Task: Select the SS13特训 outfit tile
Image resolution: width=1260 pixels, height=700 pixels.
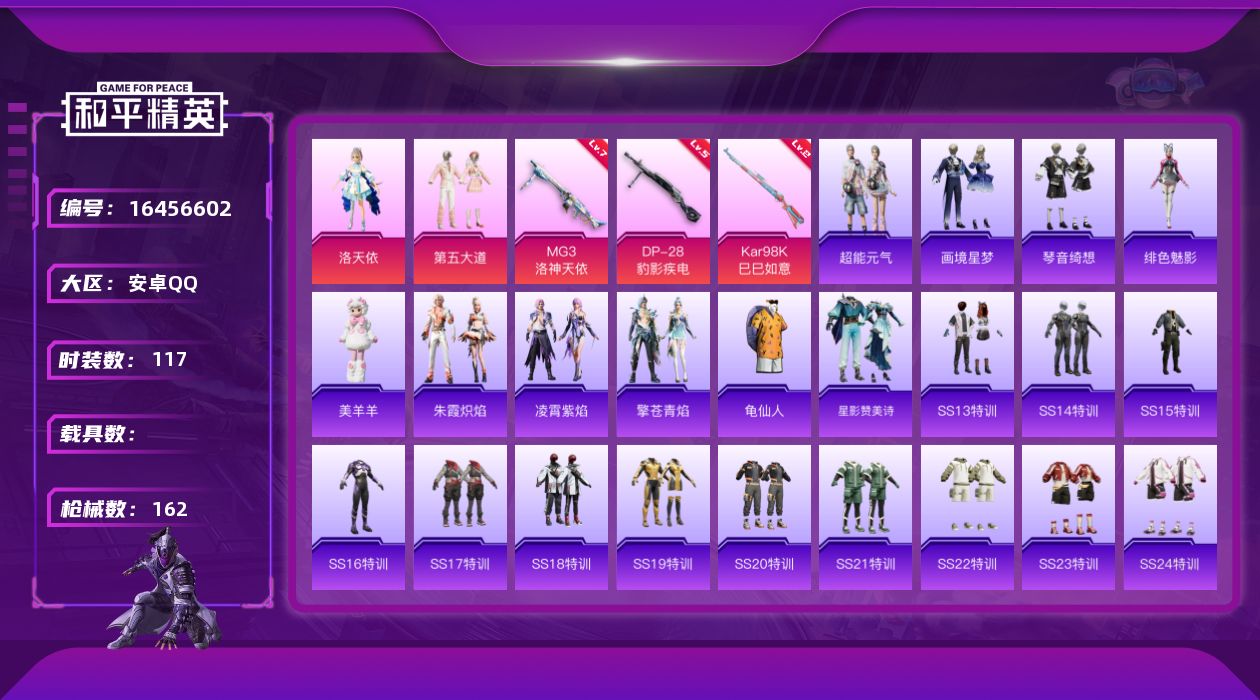Action: pyautogui.click(x=967, y=364)
